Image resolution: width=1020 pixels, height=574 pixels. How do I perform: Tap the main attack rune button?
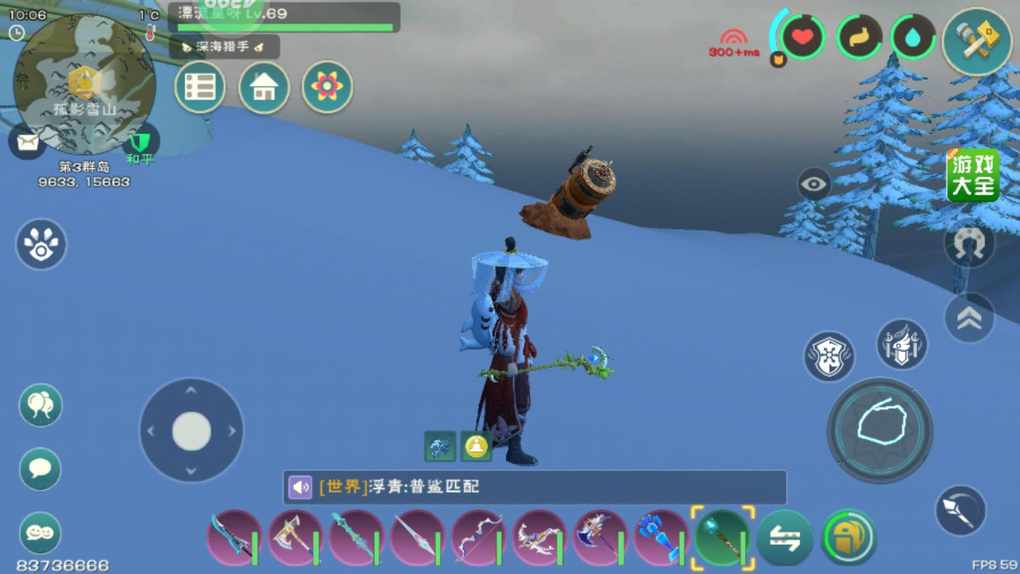click(x=880, y=430)
